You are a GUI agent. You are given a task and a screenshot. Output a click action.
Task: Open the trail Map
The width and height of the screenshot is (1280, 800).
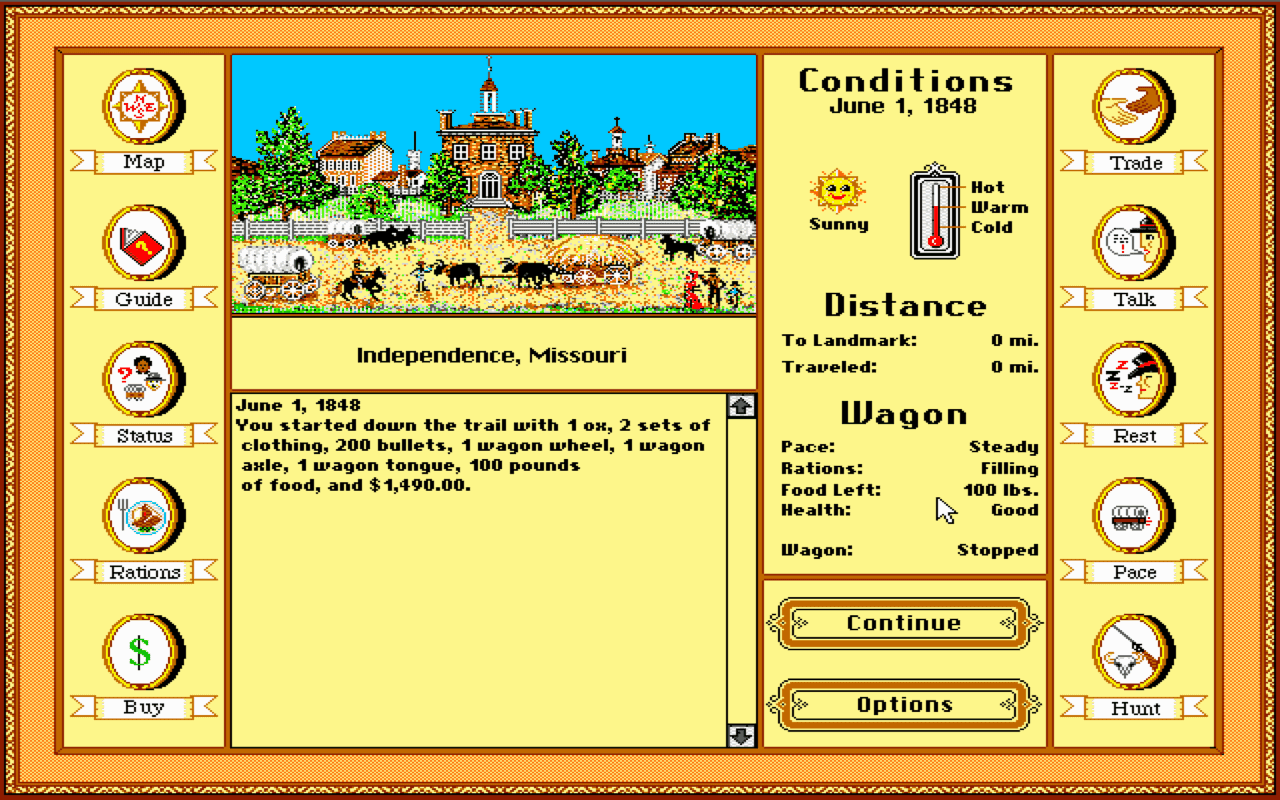143,112
